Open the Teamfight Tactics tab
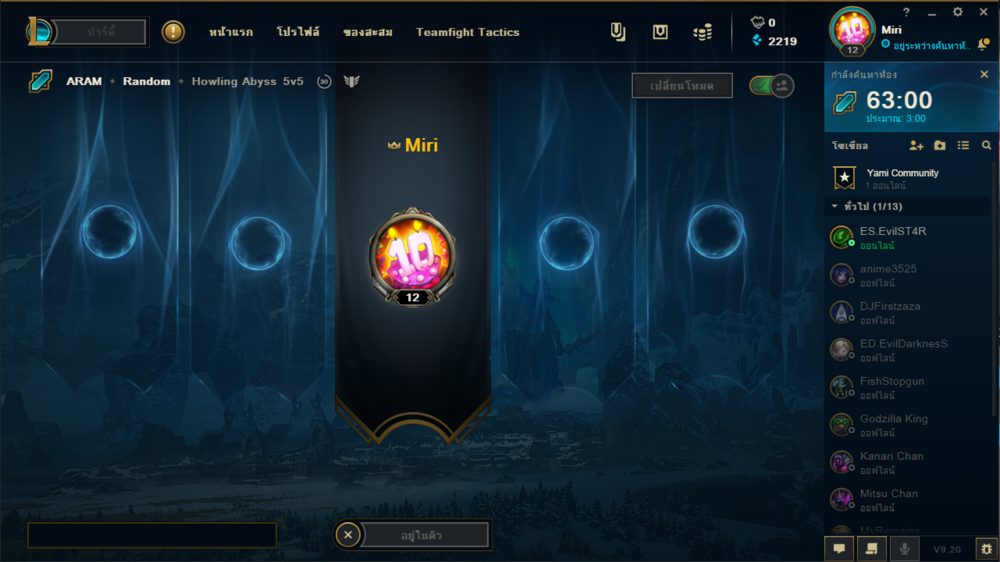1000x562 pixels. (467, 32)
